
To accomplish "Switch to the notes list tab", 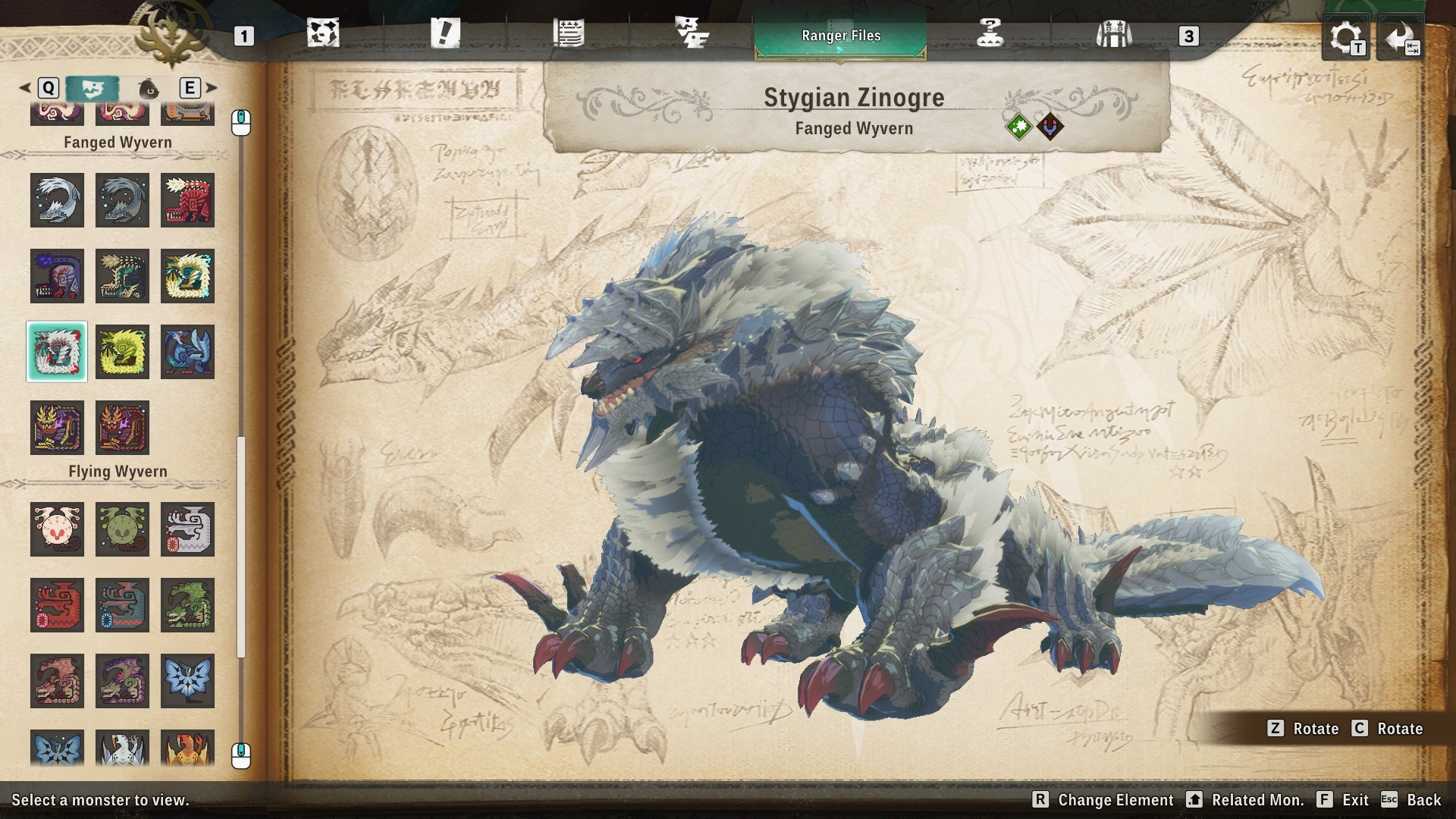I will [568, 34].
